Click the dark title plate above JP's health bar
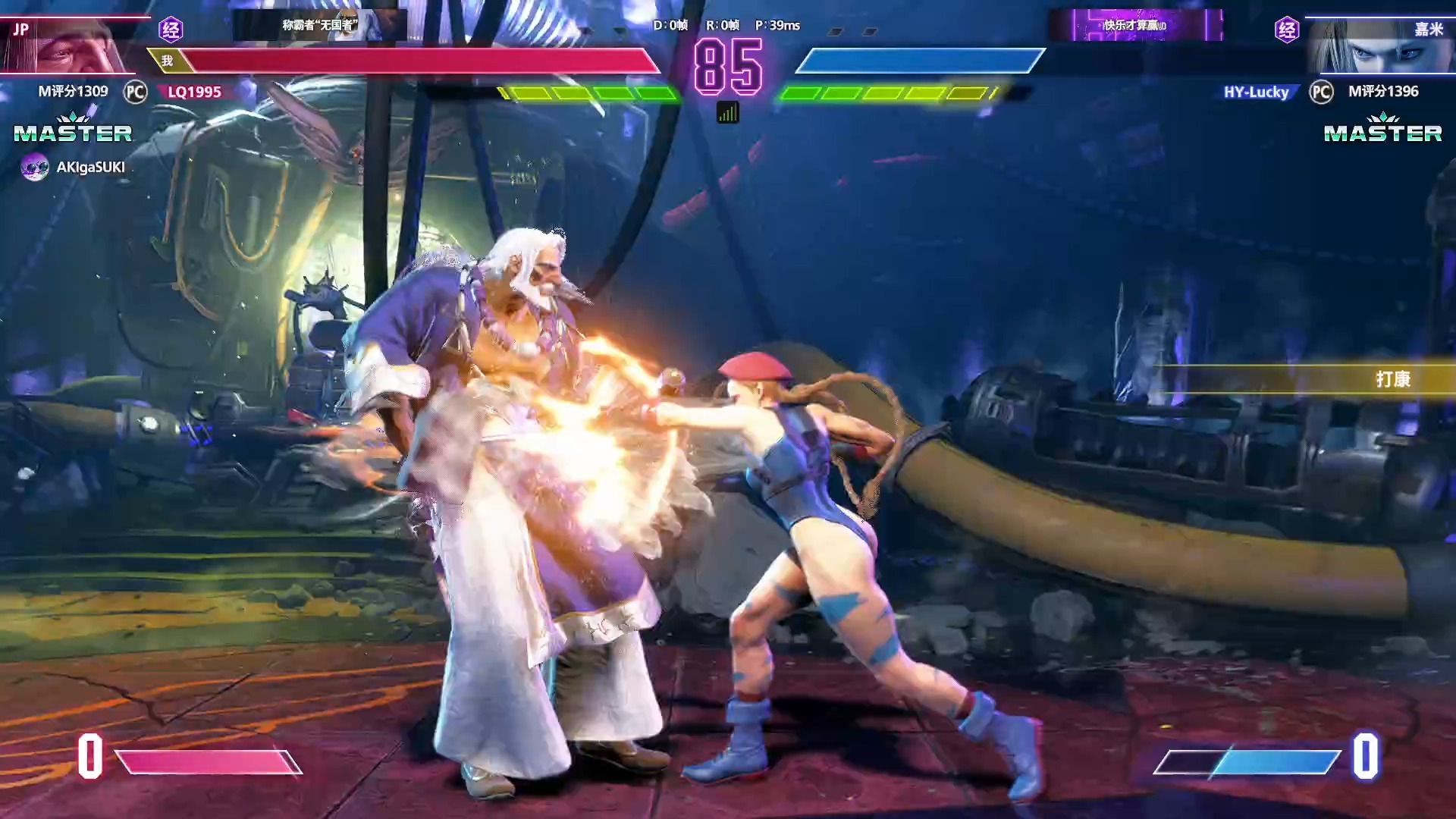The height and width of the screenshot is (819, 1456). click(319, 25)
